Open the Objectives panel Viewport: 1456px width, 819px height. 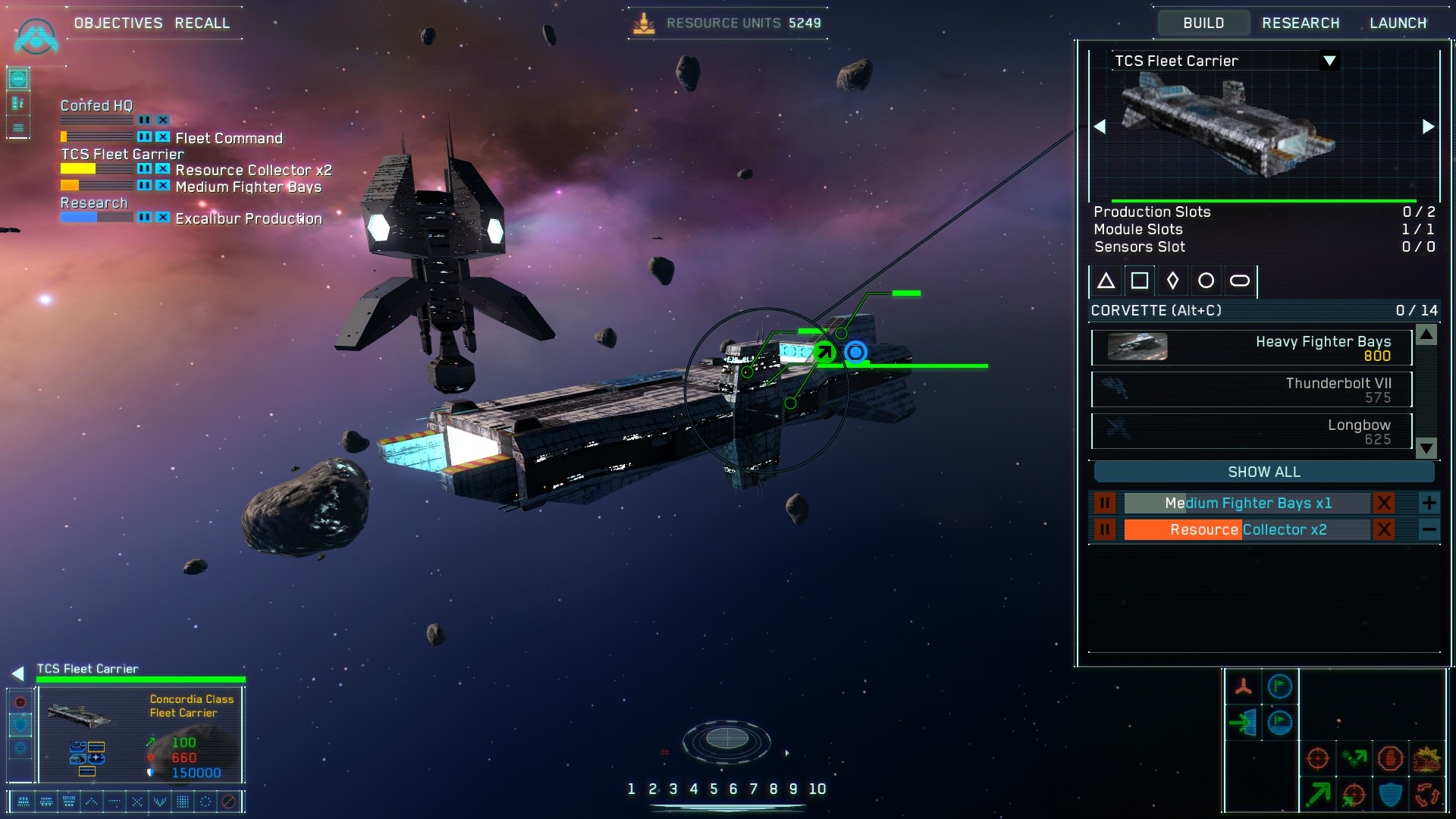coord(118,23)
